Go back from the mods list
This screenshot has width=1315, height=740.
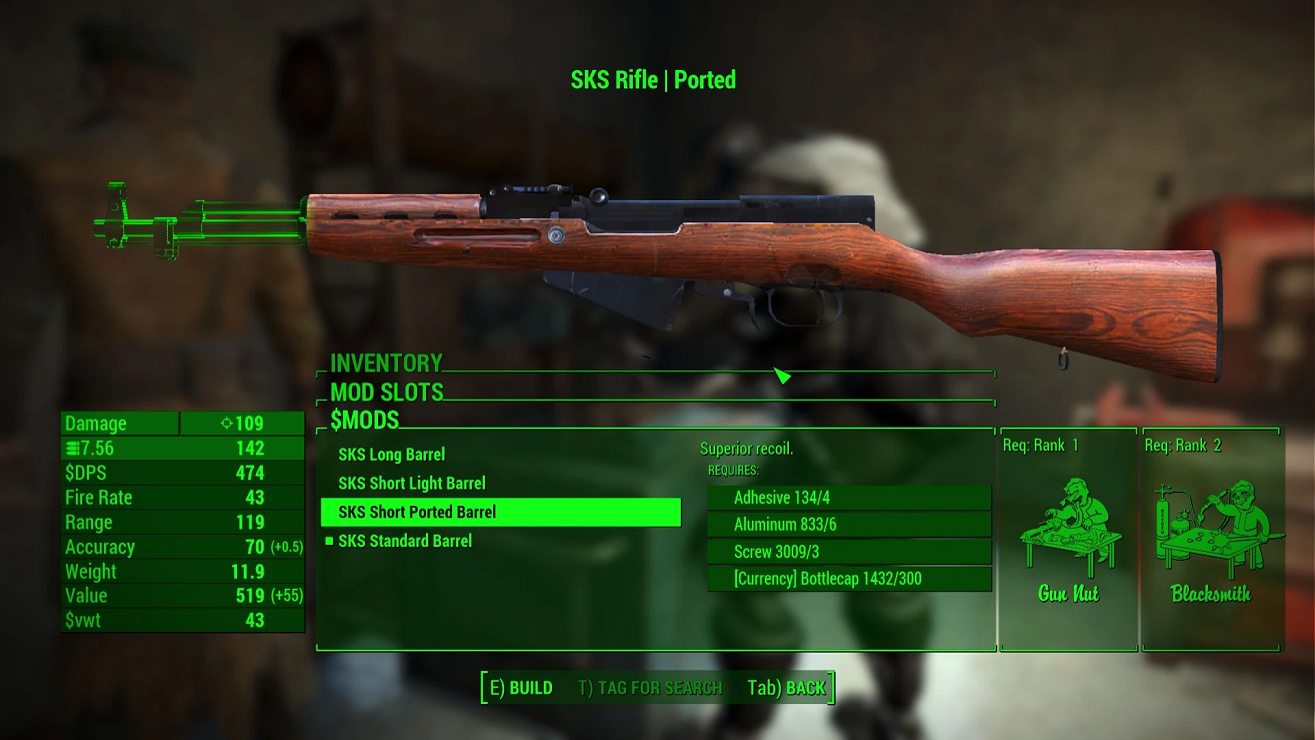tap(787, 688)
